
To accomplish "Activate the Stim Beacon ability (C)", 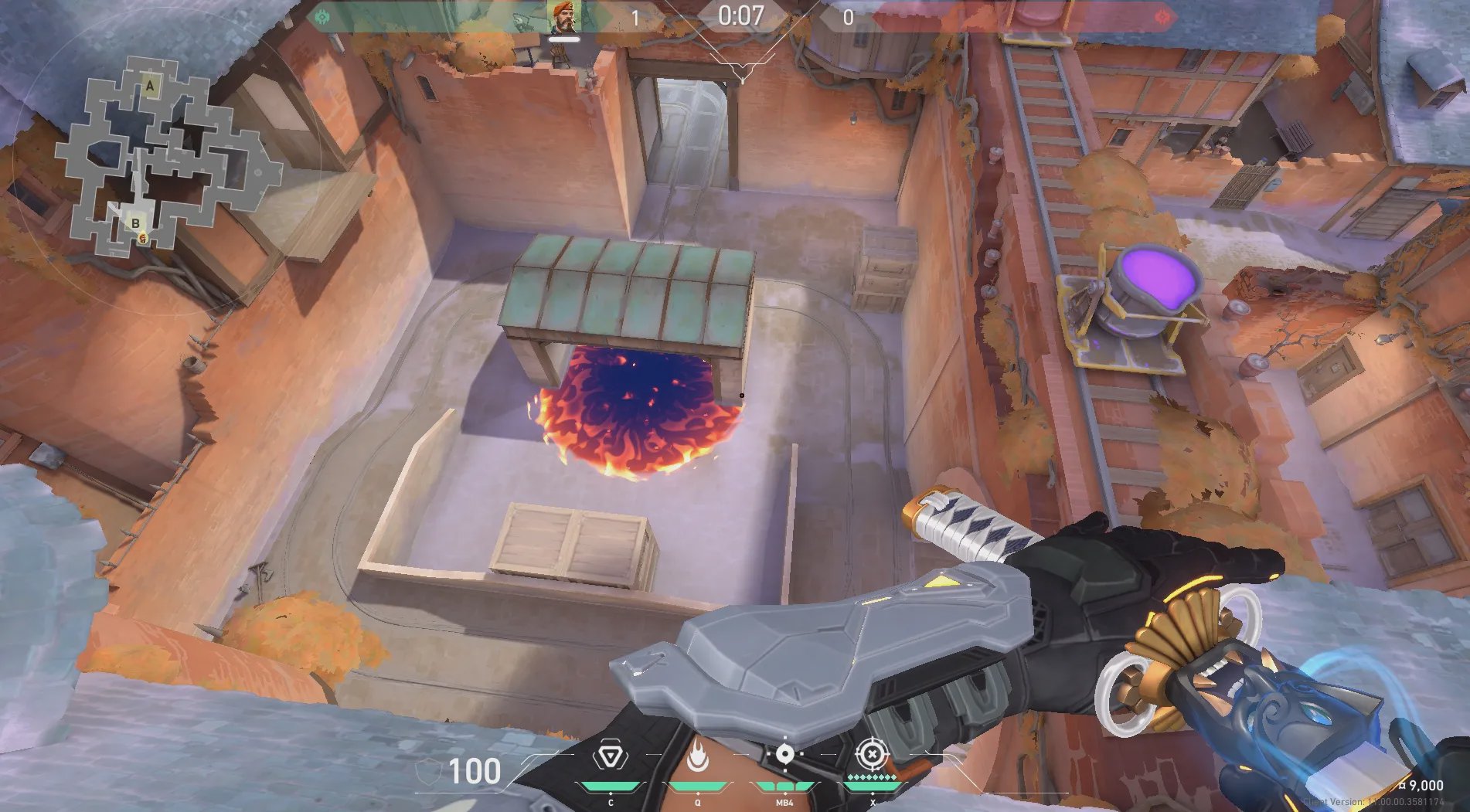I will tap(611, 757).
